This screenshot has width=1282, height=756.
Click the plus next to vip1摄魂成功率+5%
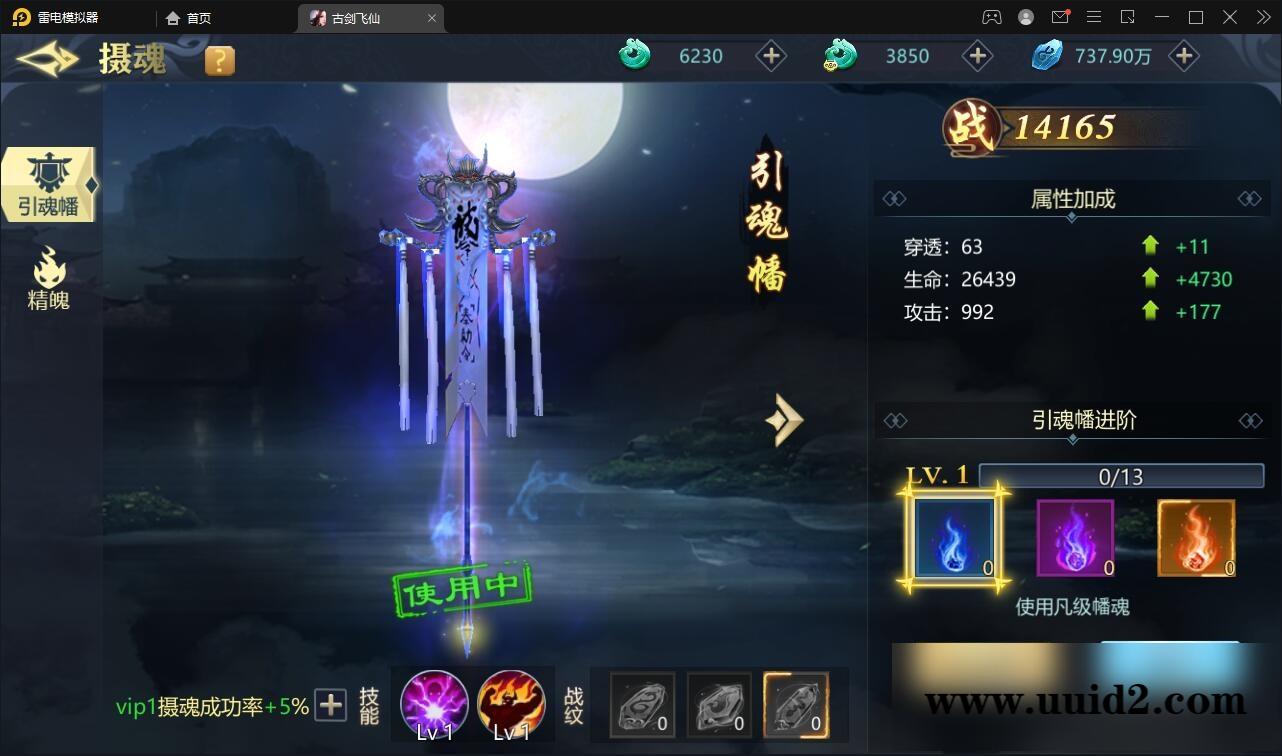click(x=329, y=705)
